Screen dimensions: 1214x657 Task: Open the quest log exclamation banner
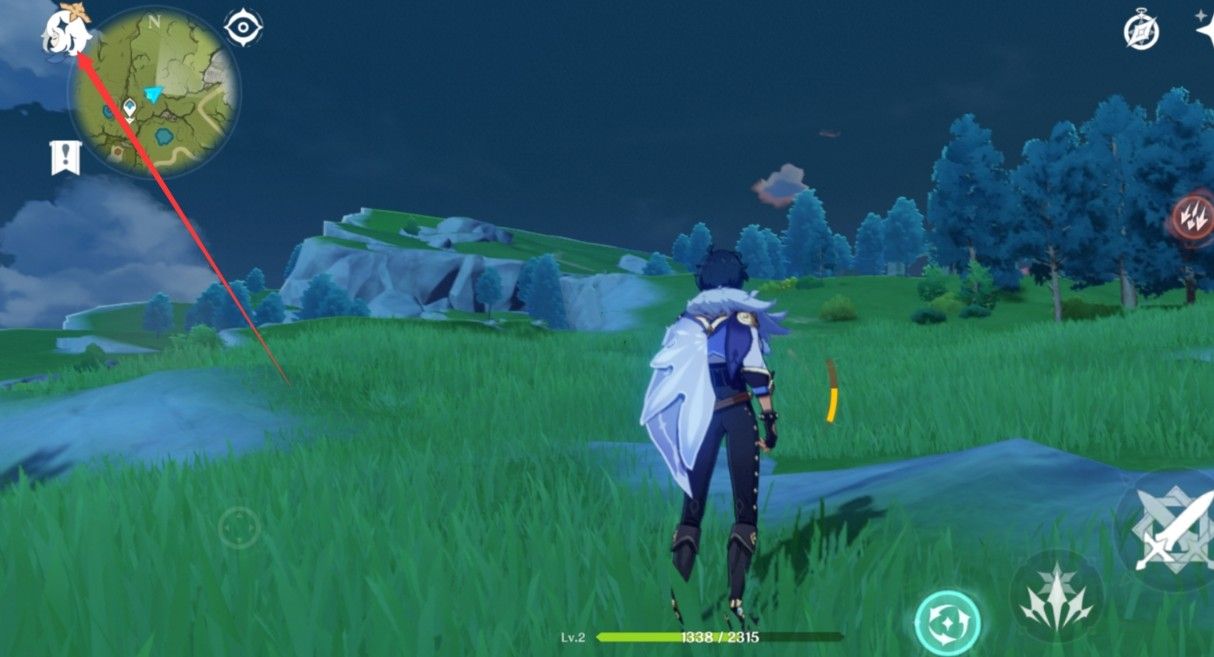point(65,157)
